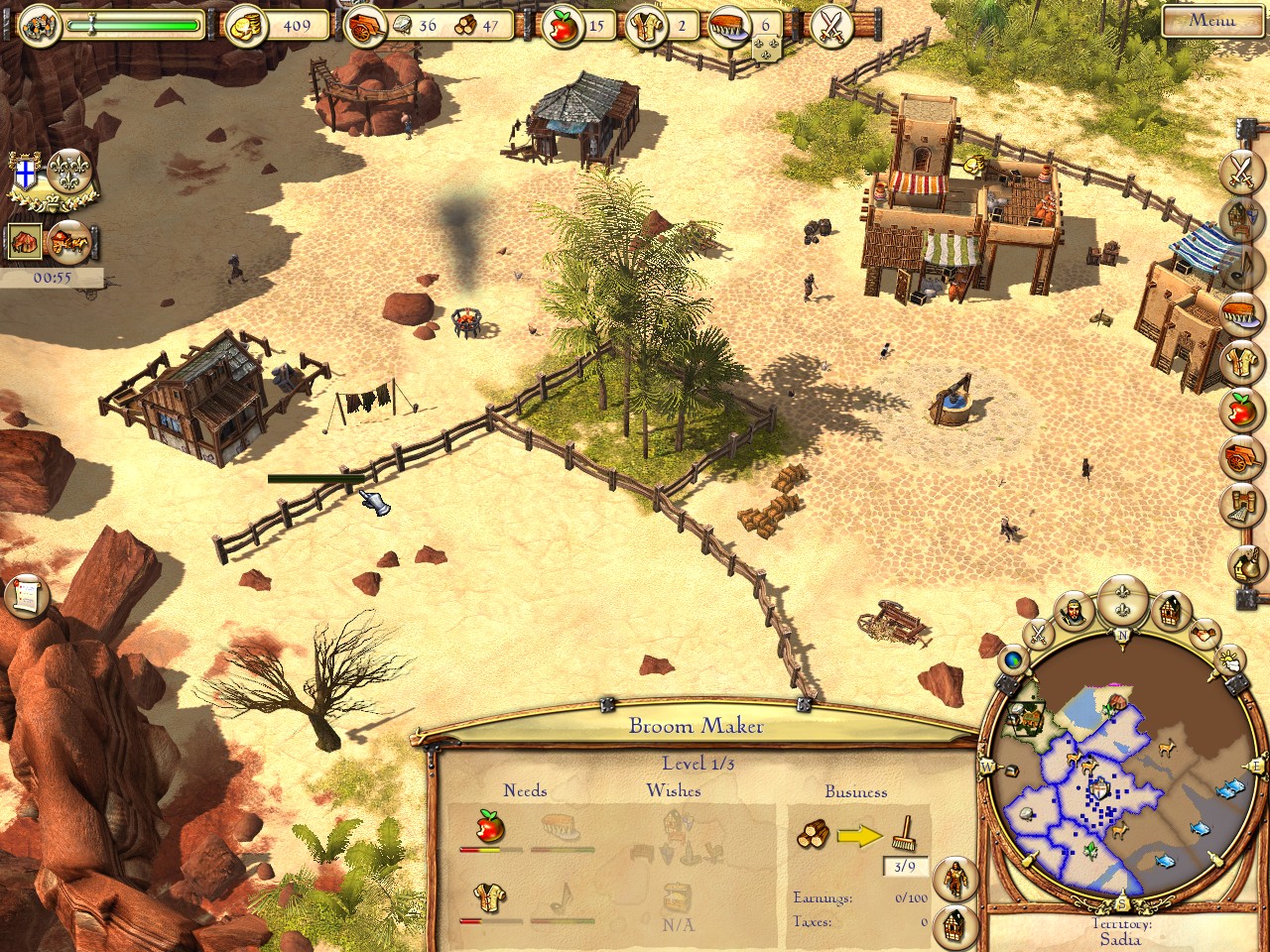Image resolution: width=1270 pixels, height=952 pixels.
Task: Toggle the globe view button beside minimap
Action: (1013, 658)
